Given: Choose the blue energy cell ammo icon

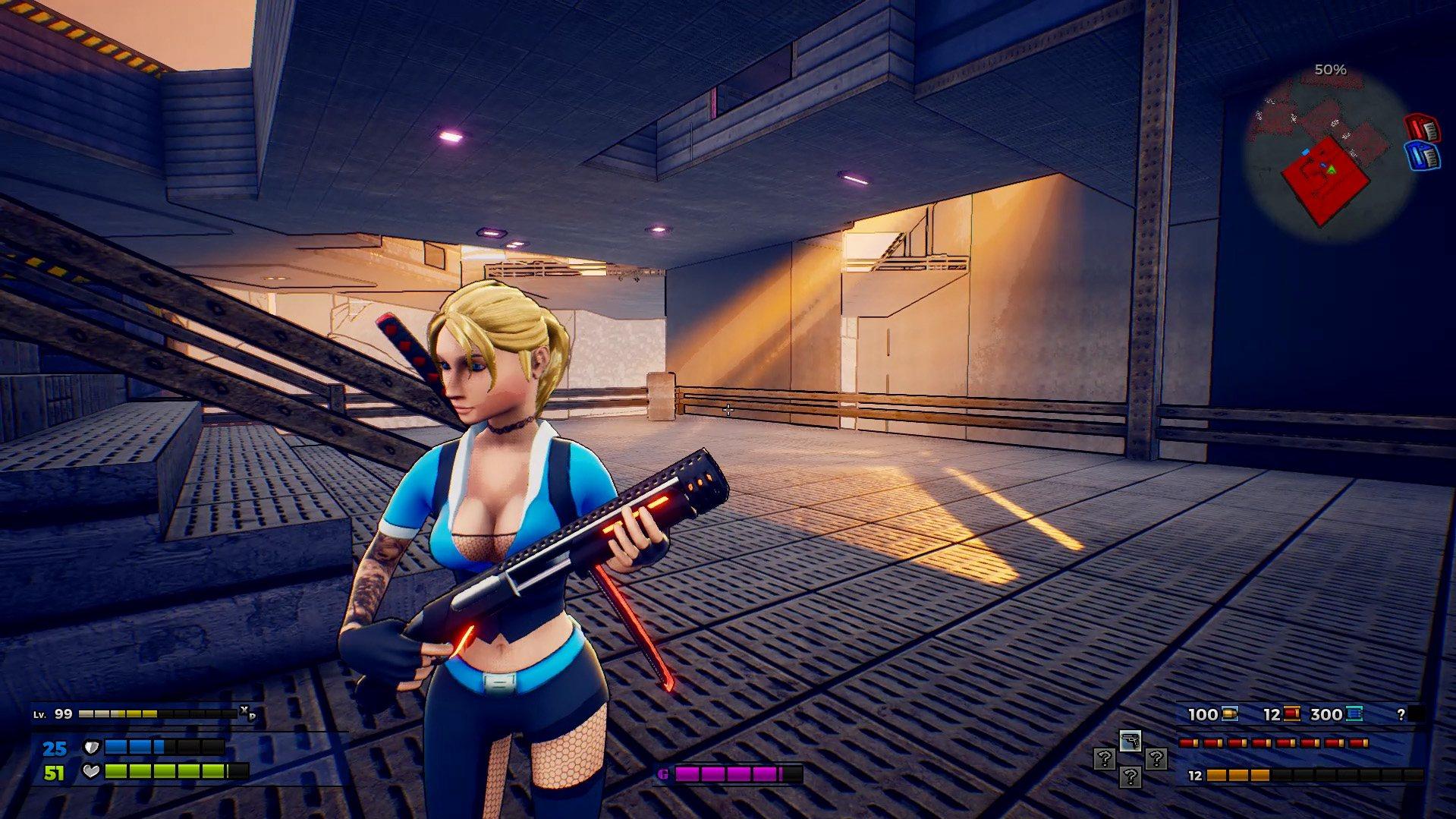Looking at the screenshot, I should tap(1354, 713).
